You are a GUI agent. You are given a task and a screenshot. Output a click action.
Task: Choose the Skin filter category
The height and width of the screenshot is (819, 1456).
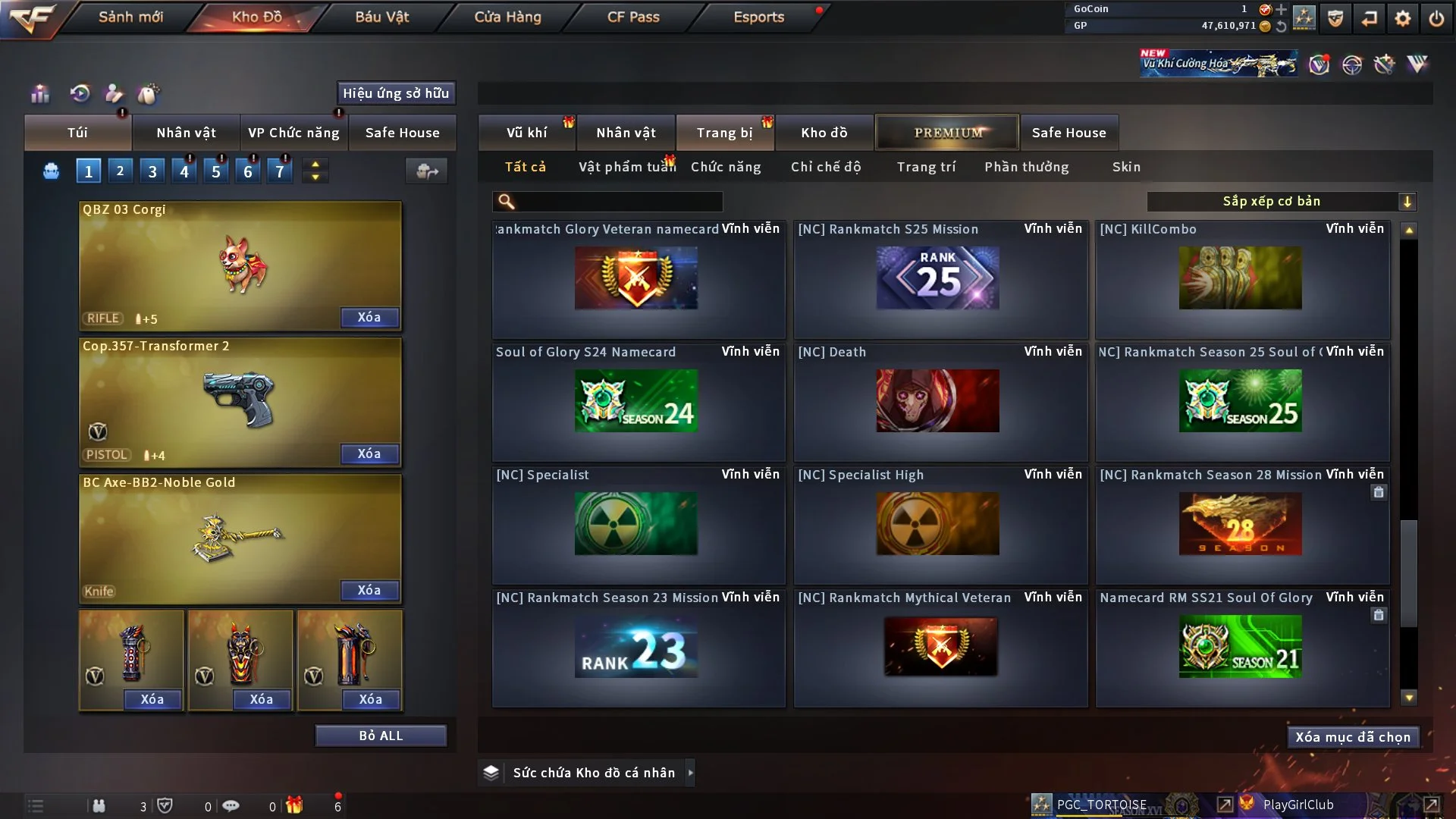click(x=1126, y=167)
